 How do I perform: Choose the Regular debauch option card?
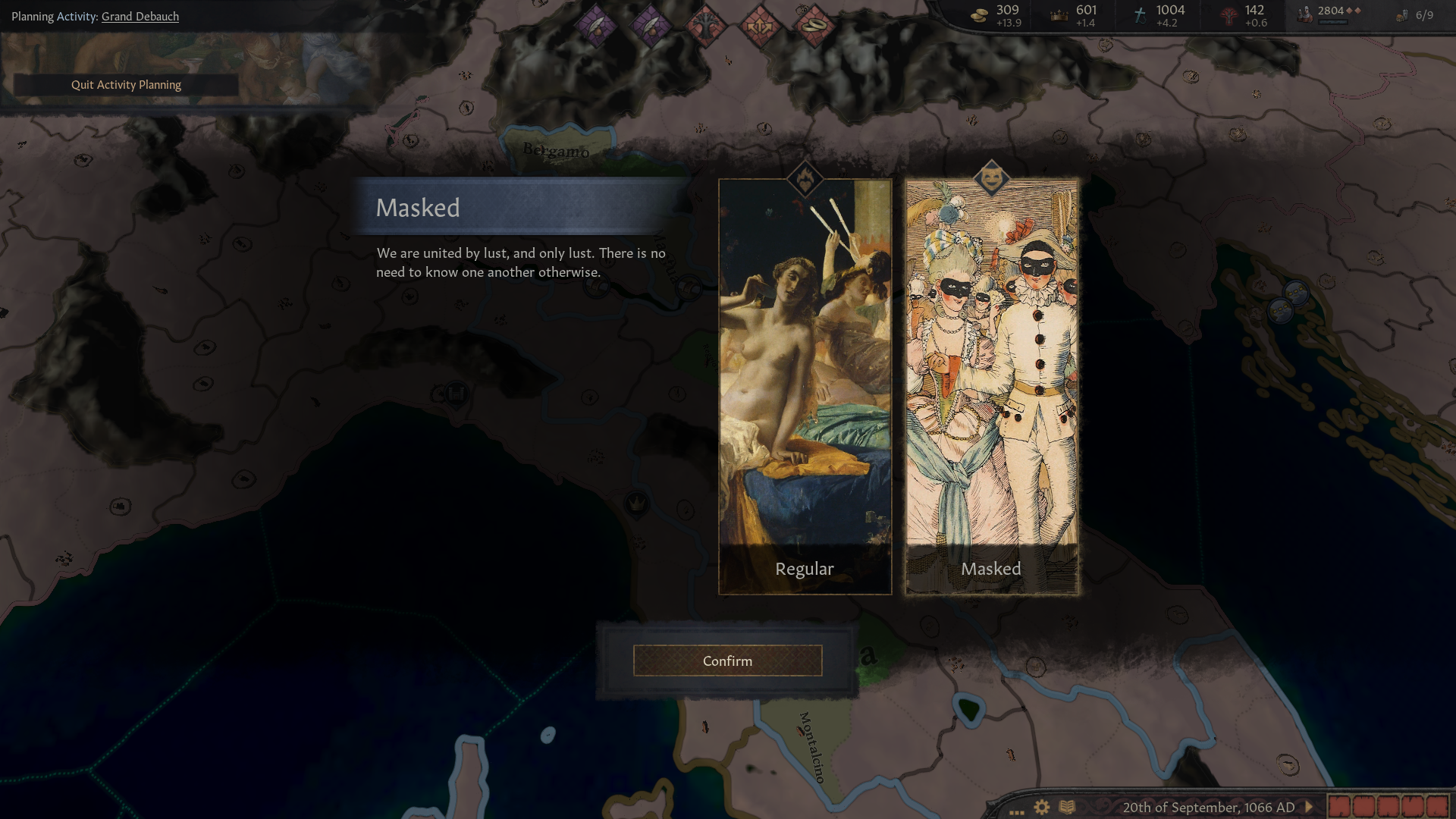(805, 387)
